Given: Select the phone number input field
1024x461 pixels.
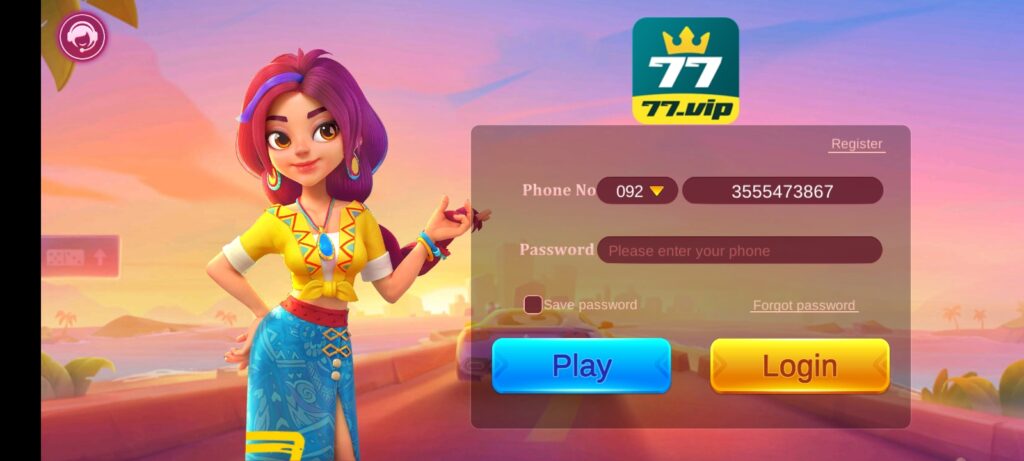Looking at the screenshot, I should [782, 191].
